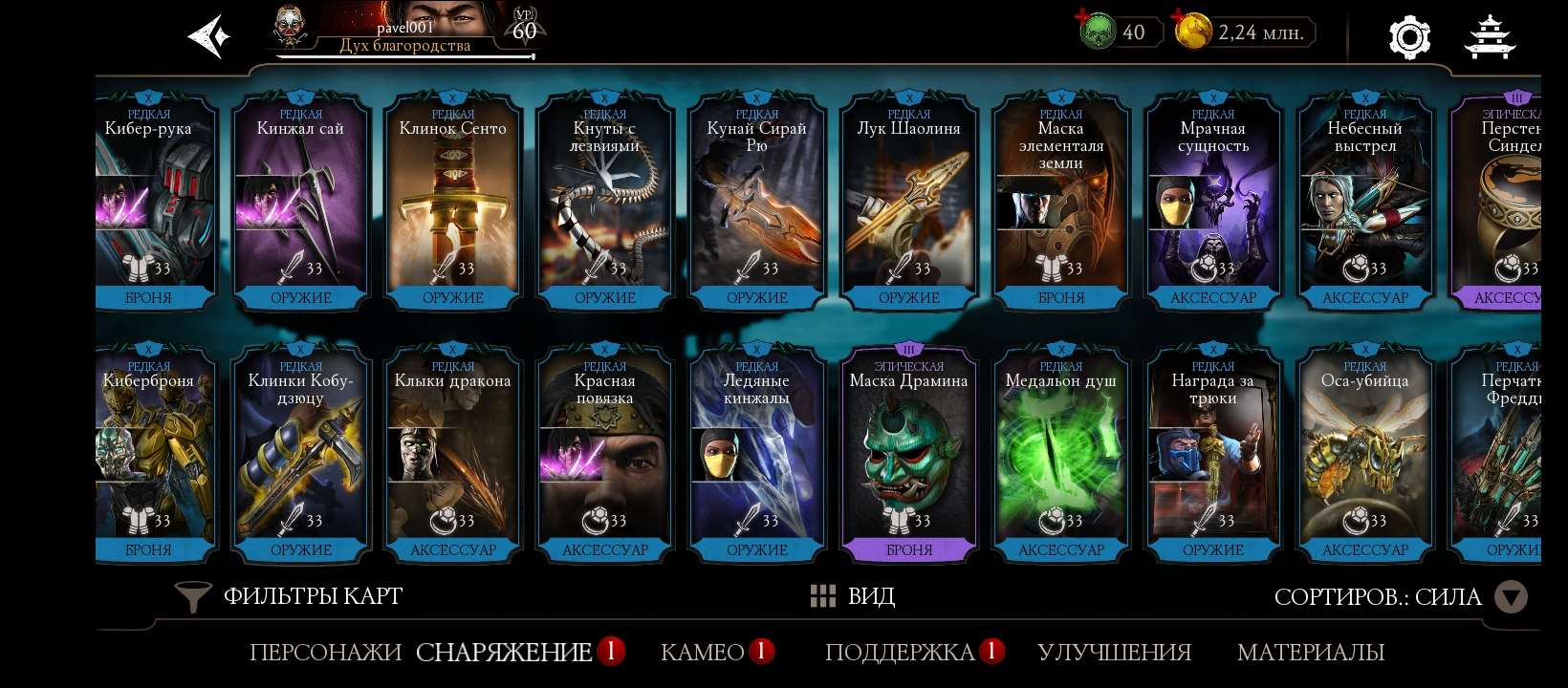
Task: Open the МАТЕРИАЛЫ tab
Action: tap(1312, 654)
